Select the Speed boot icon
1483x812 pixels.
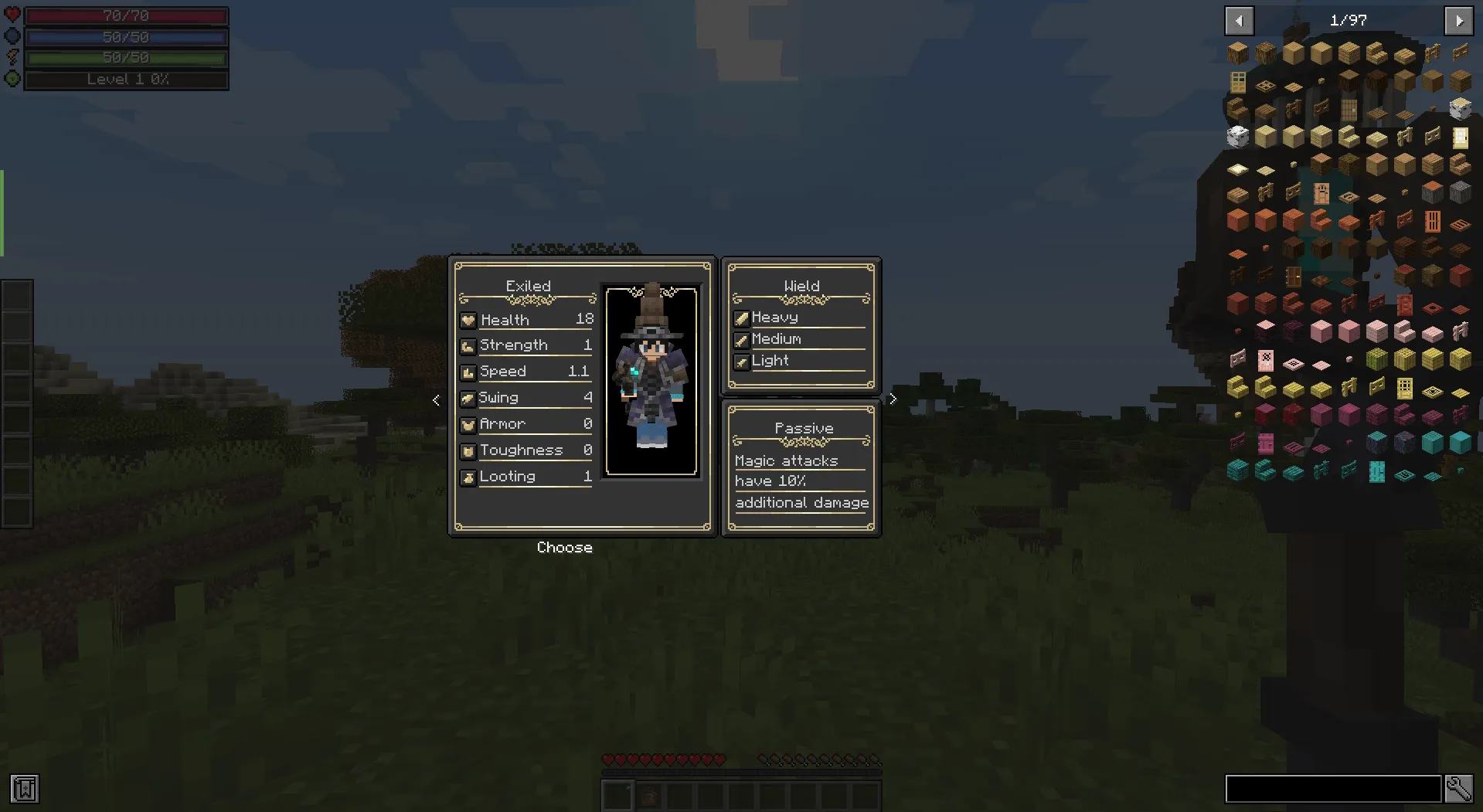pos(468,372)
